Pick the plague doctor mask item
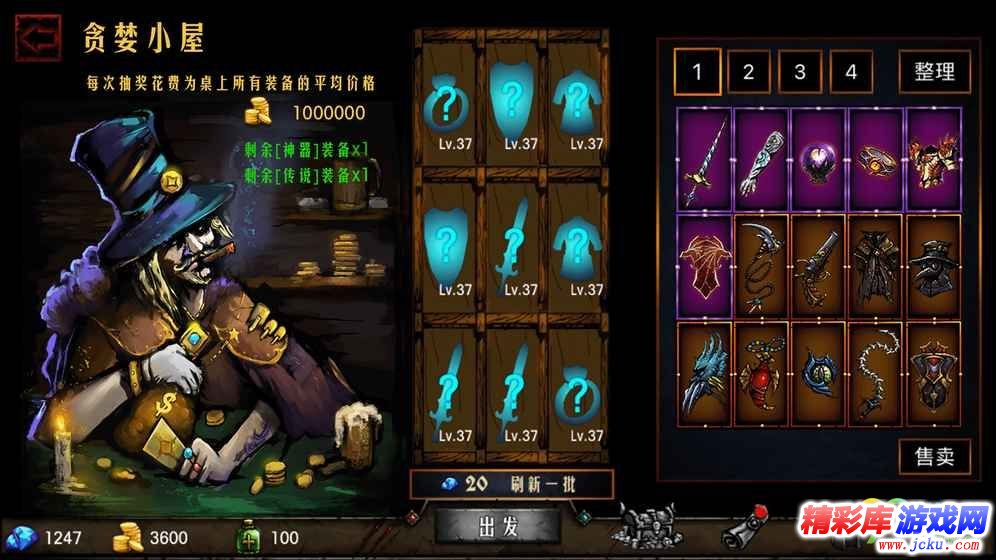The width and height of the screenshot is (996, 560). [x=933, y=265]
